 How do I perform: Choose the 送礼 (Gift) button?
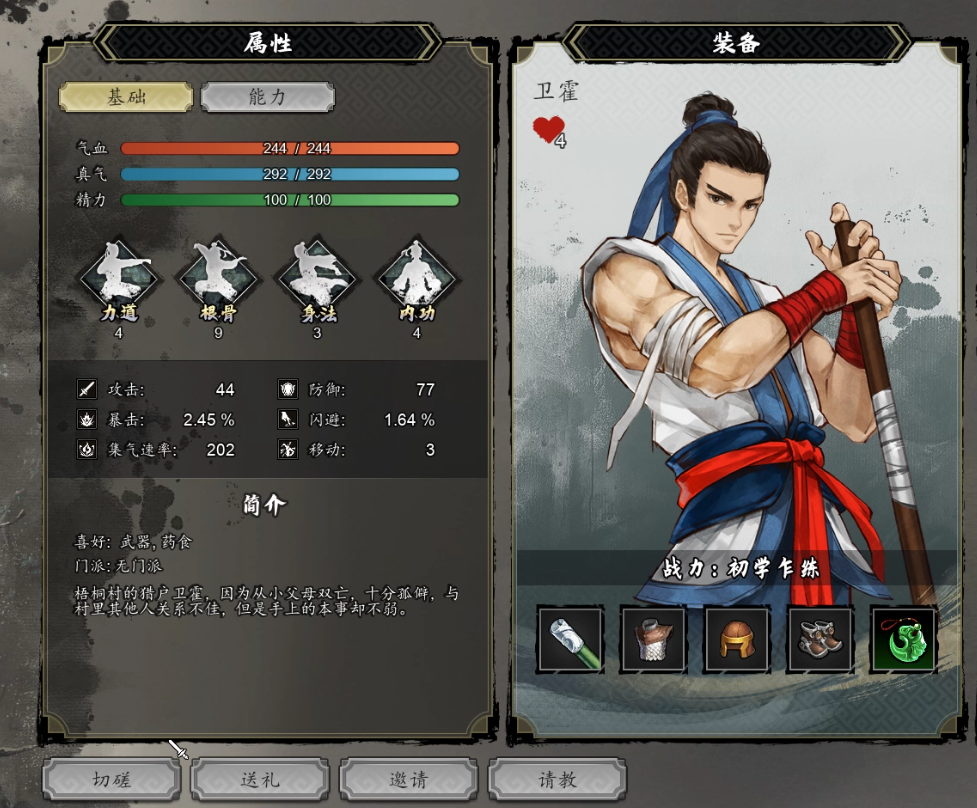(260, 779)
